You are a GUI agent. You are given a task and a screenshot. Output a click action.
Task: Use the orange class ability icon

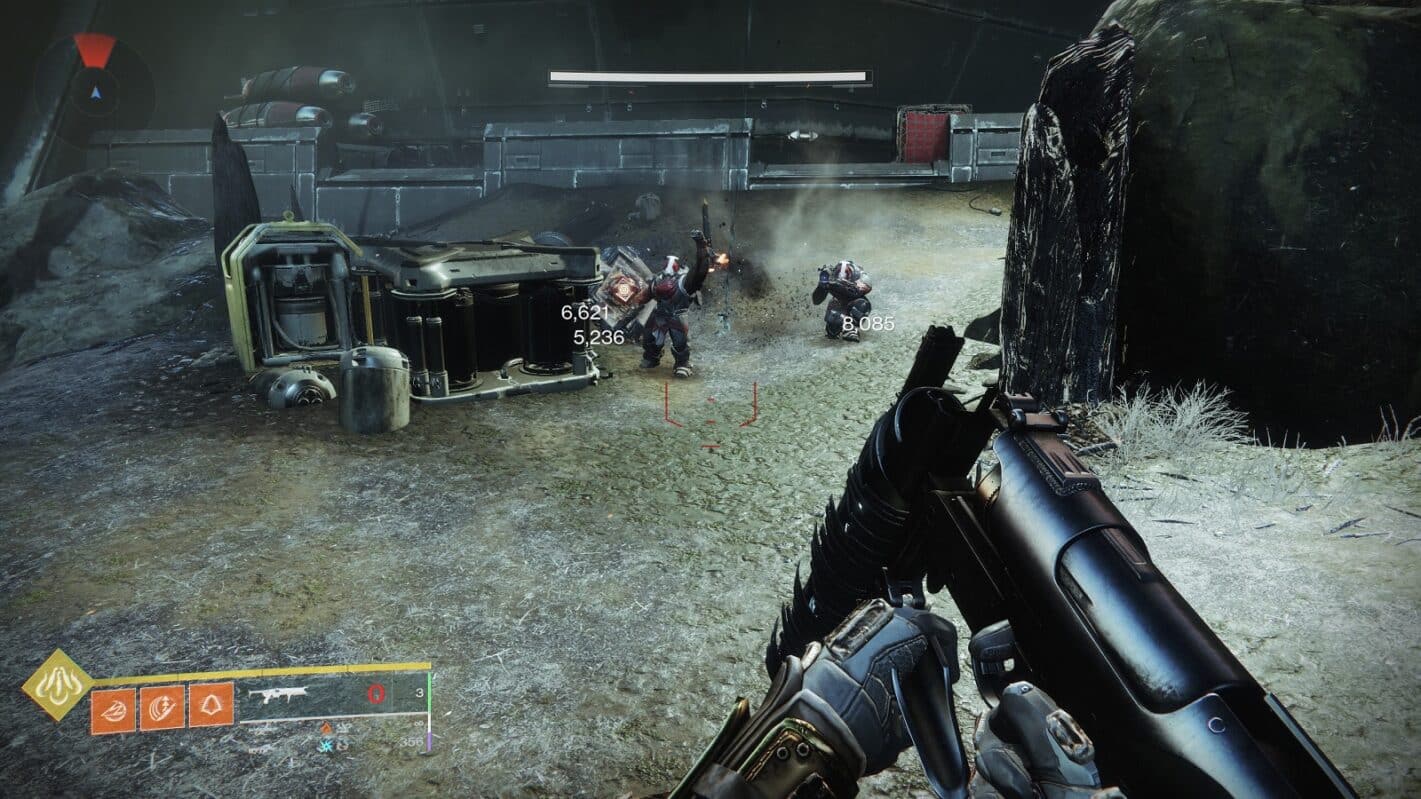(211, 704)
